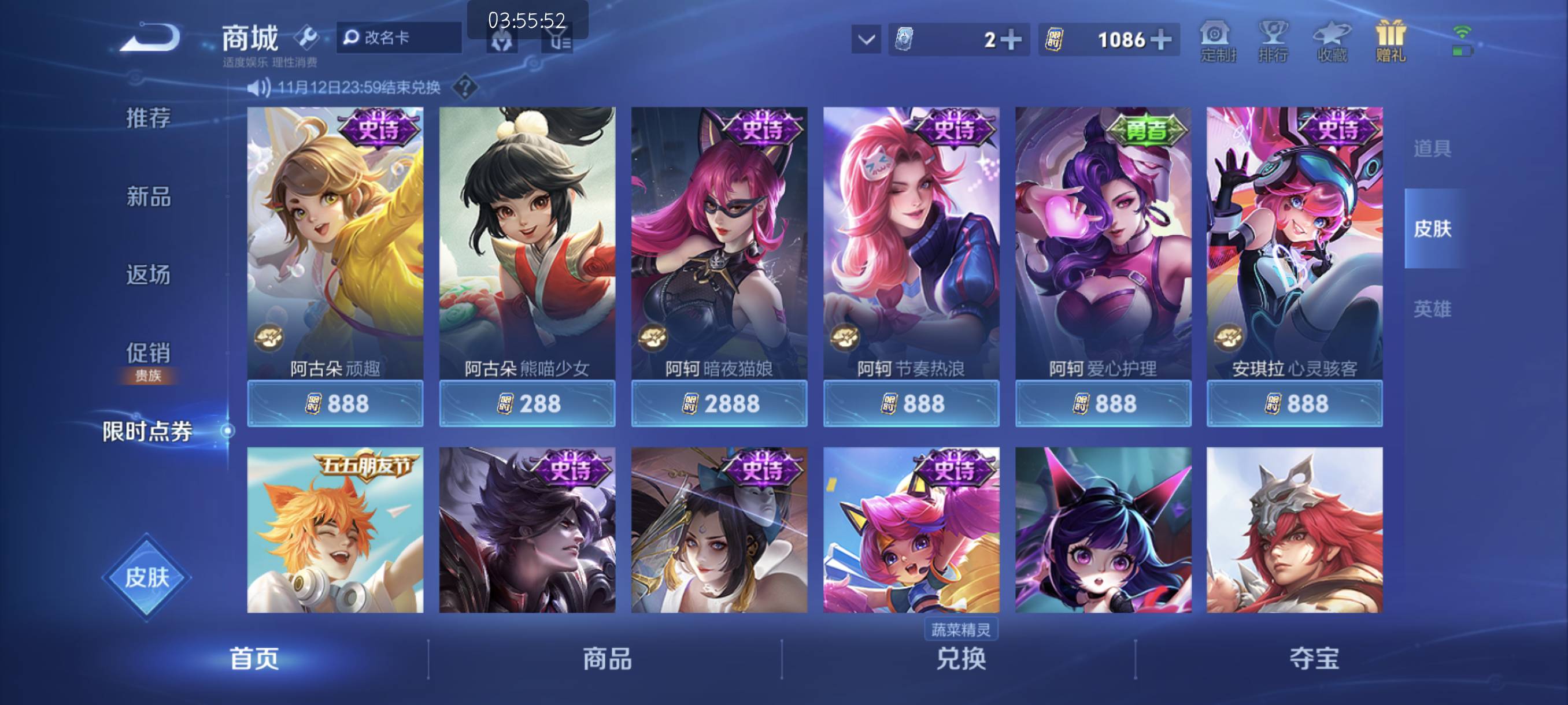1568x705 pixels.
Task: Select the 阿轲 暗夜猫娘 skin card
Action: click(x=718, y=243)
